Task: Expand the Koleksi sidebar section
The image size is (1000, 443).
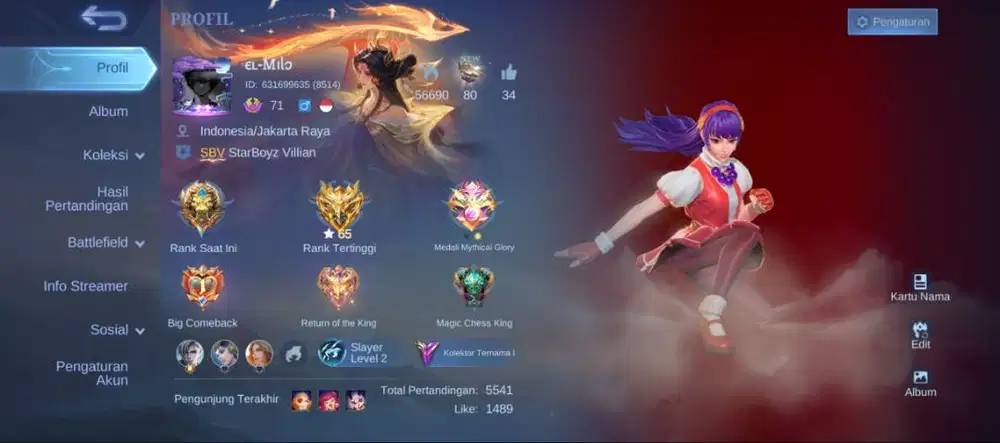Action: [x=113, y=155]
